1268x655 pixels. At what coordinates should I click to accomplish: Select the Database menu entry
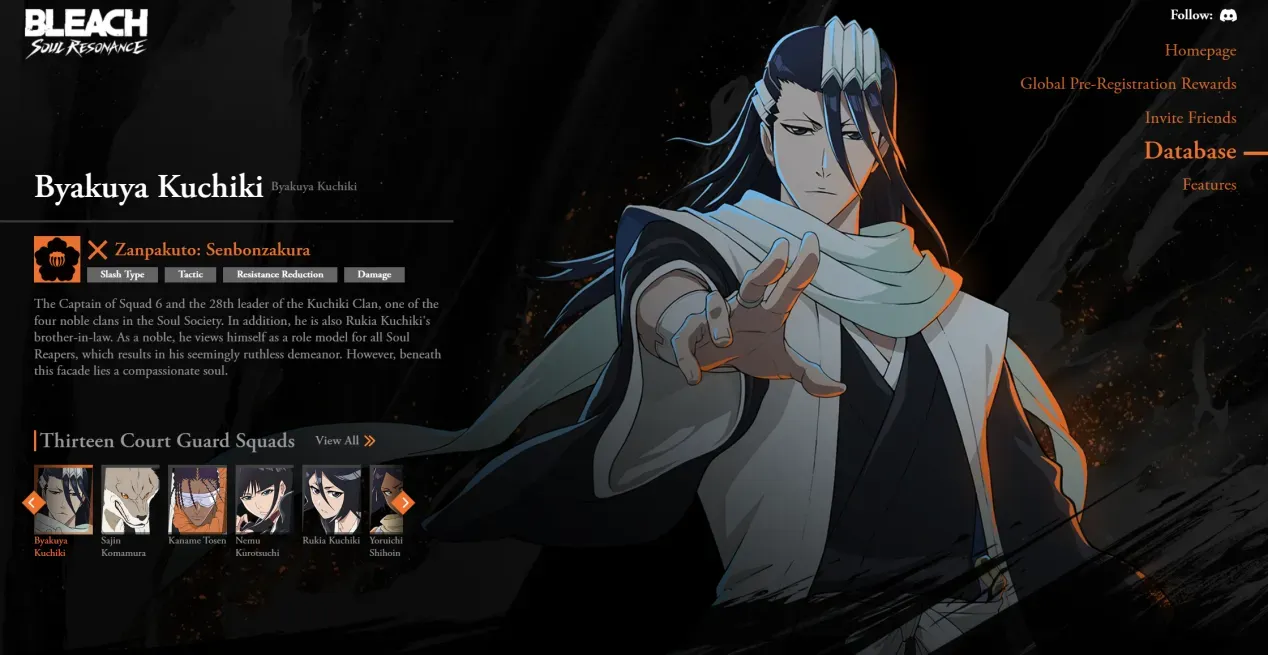(1190, 151)
